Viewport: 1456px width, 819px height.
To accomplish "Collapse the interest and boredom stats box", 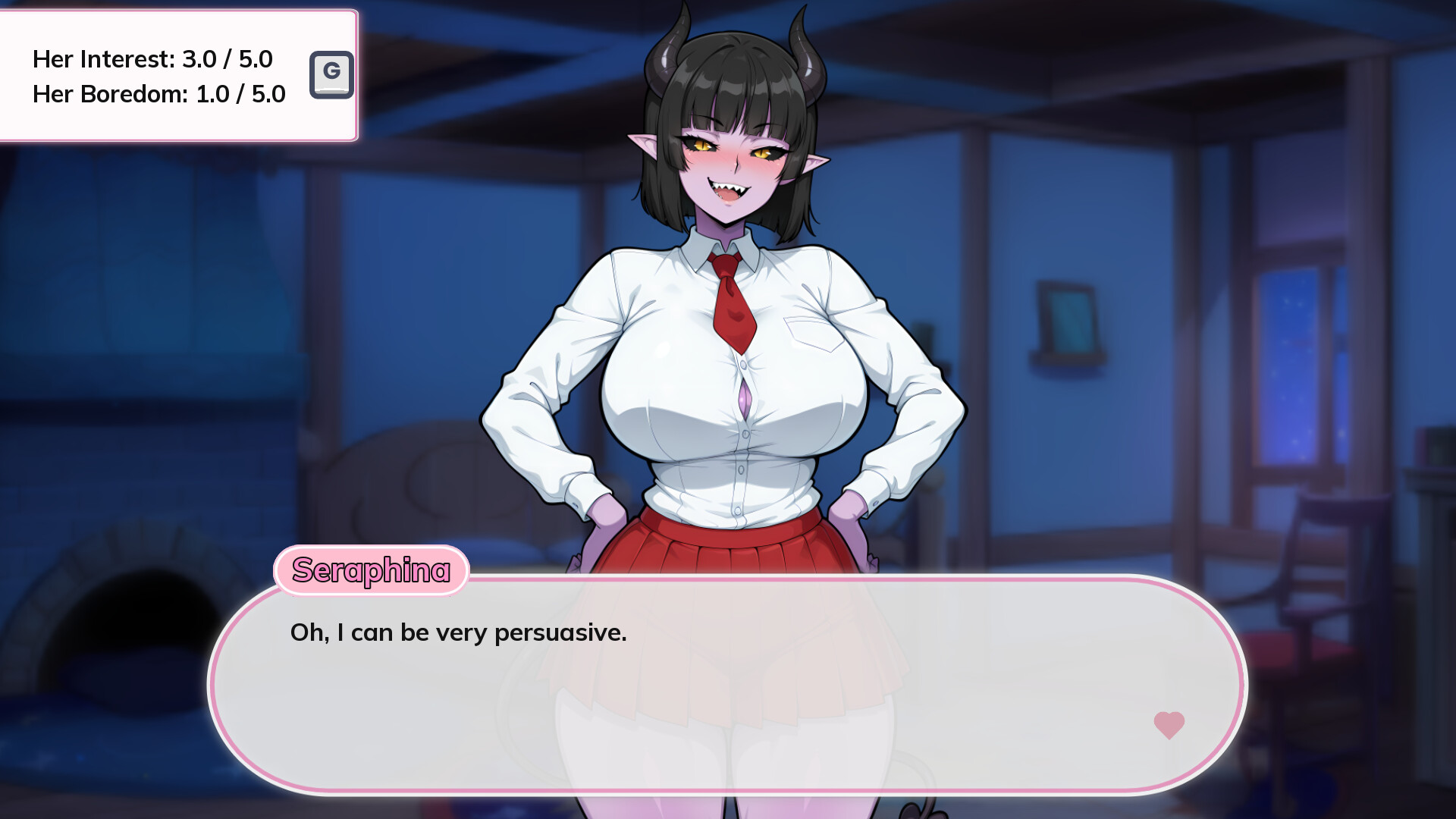I will coord(180,75).
